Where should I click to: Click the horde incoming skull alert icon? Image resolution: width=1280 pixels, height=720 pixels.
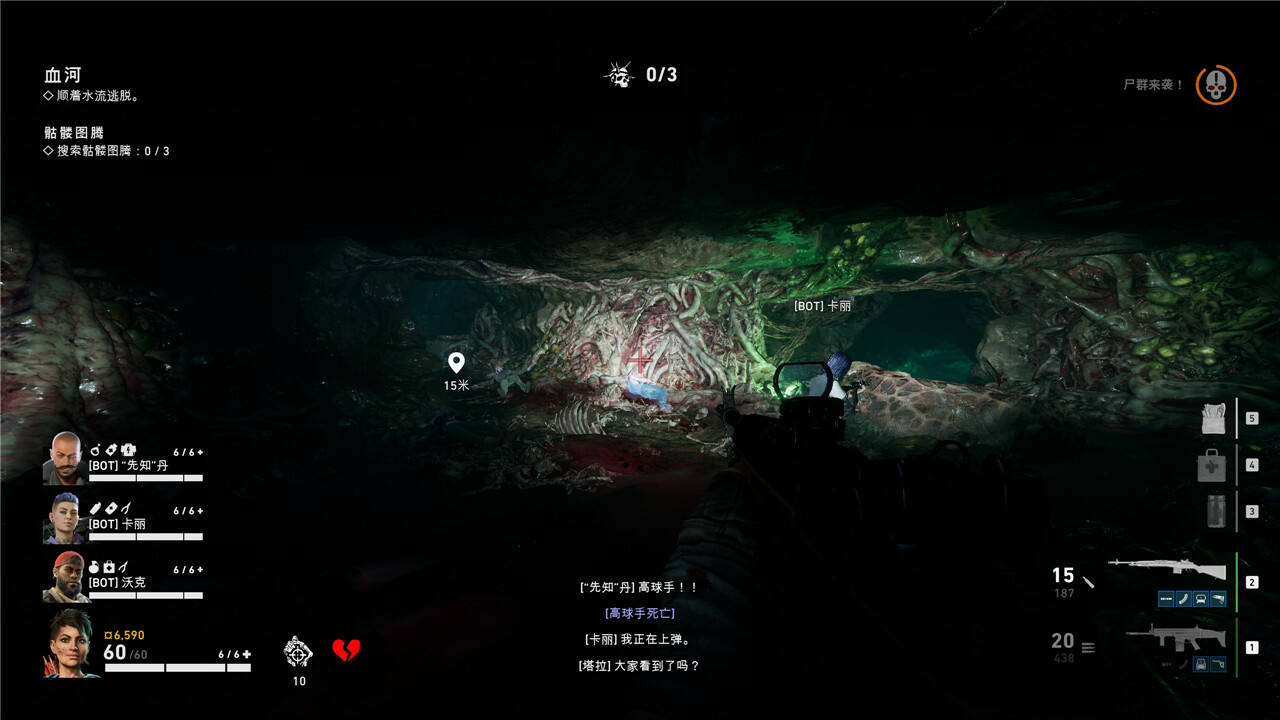click(x=1216, y=85)
